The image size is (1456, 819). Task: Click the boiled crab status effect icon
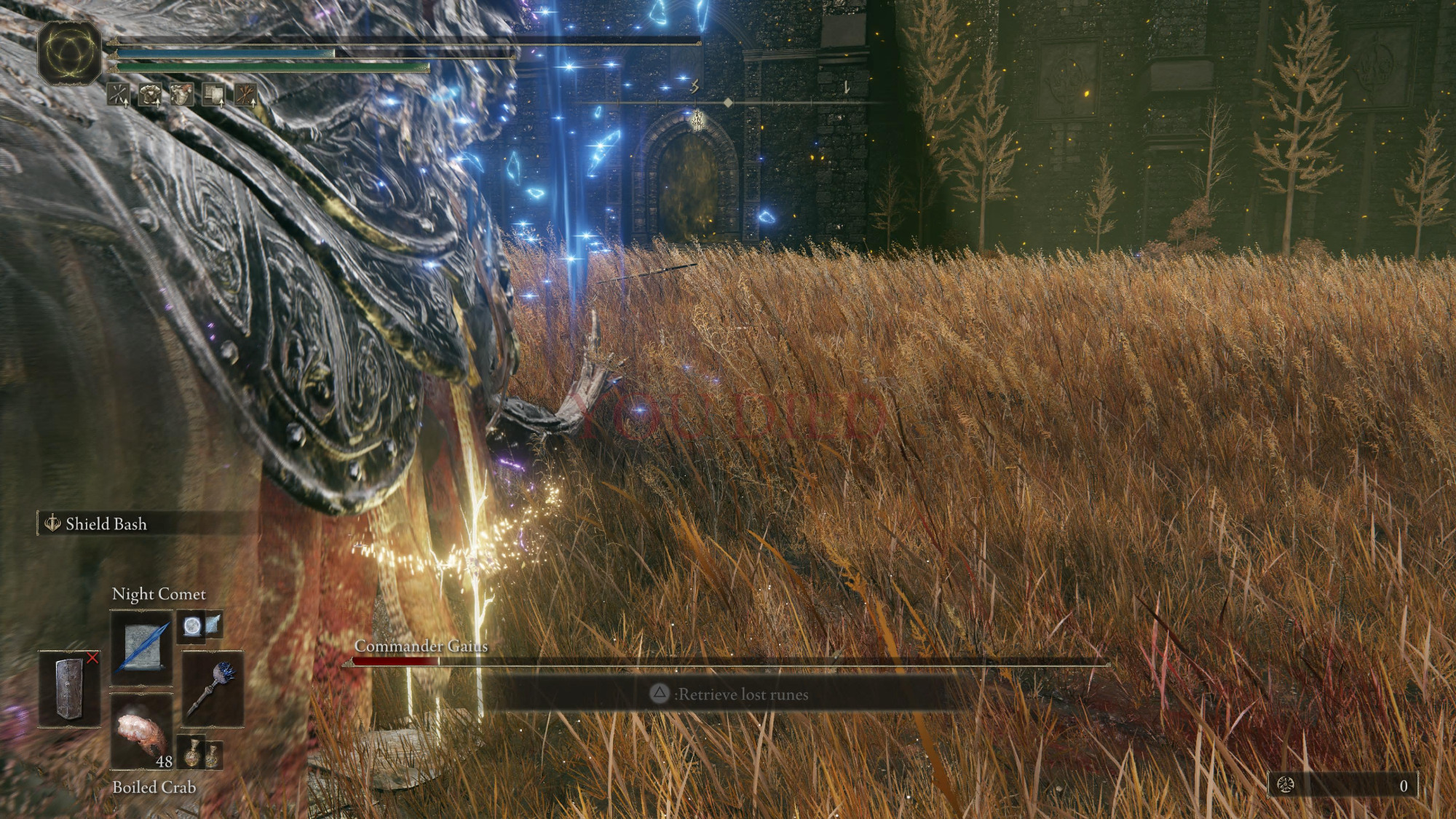[x=181, y=94]
